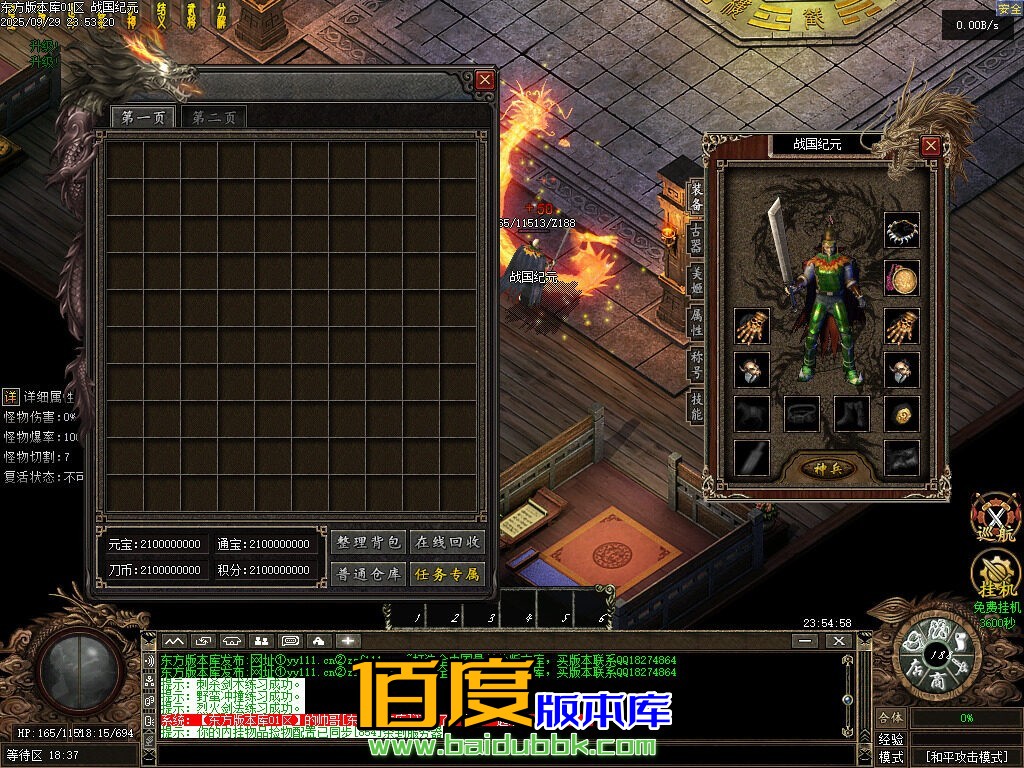Click the 整理背包 sort button

point(368,542)
